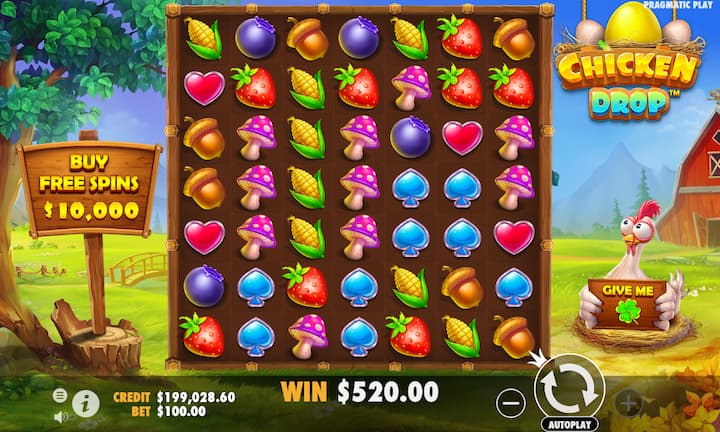Toggle sound with the speaker icon
720x432 pixels.
[x=60, y=416]
